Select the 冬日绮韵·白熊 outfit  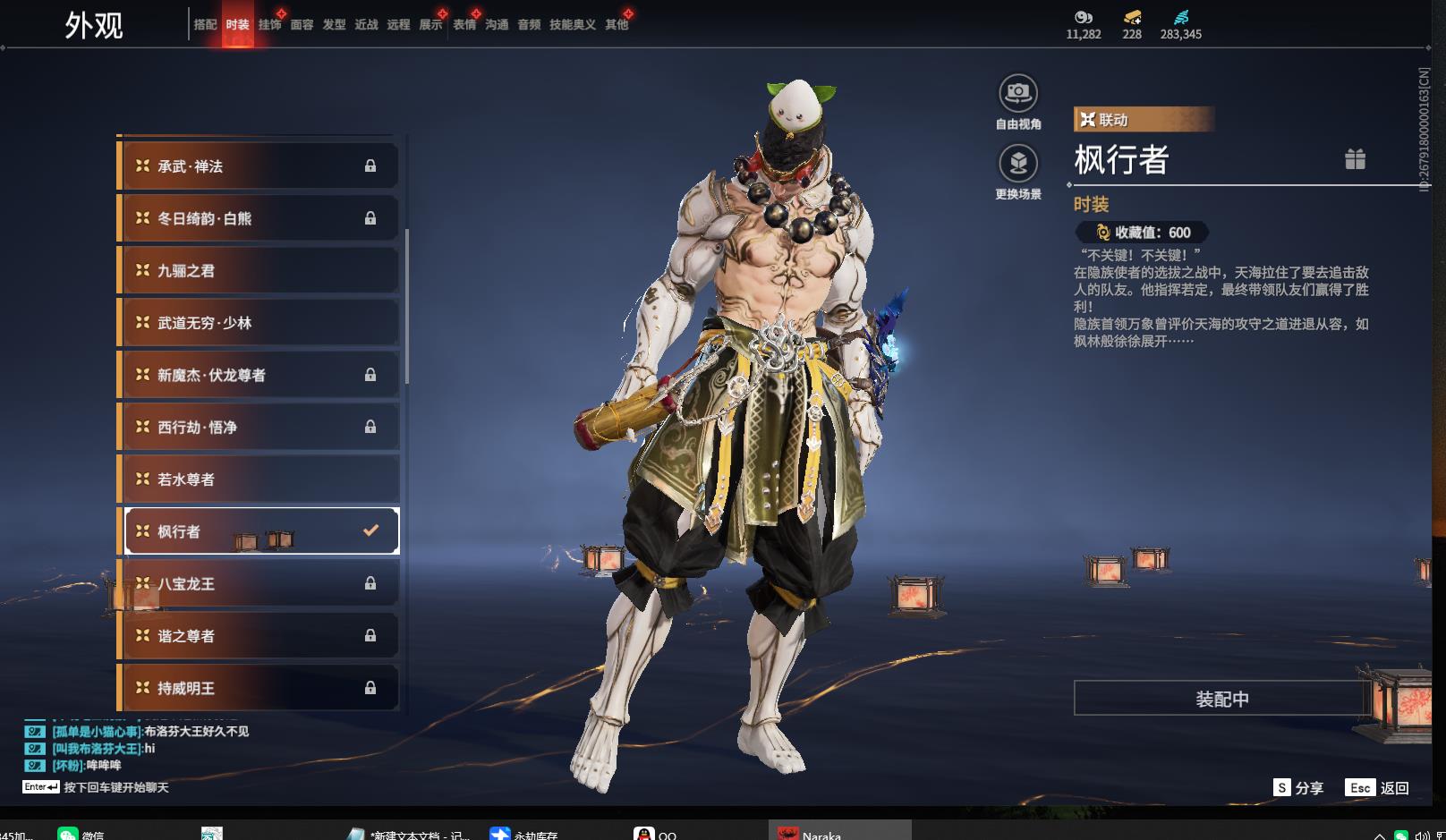259,218
